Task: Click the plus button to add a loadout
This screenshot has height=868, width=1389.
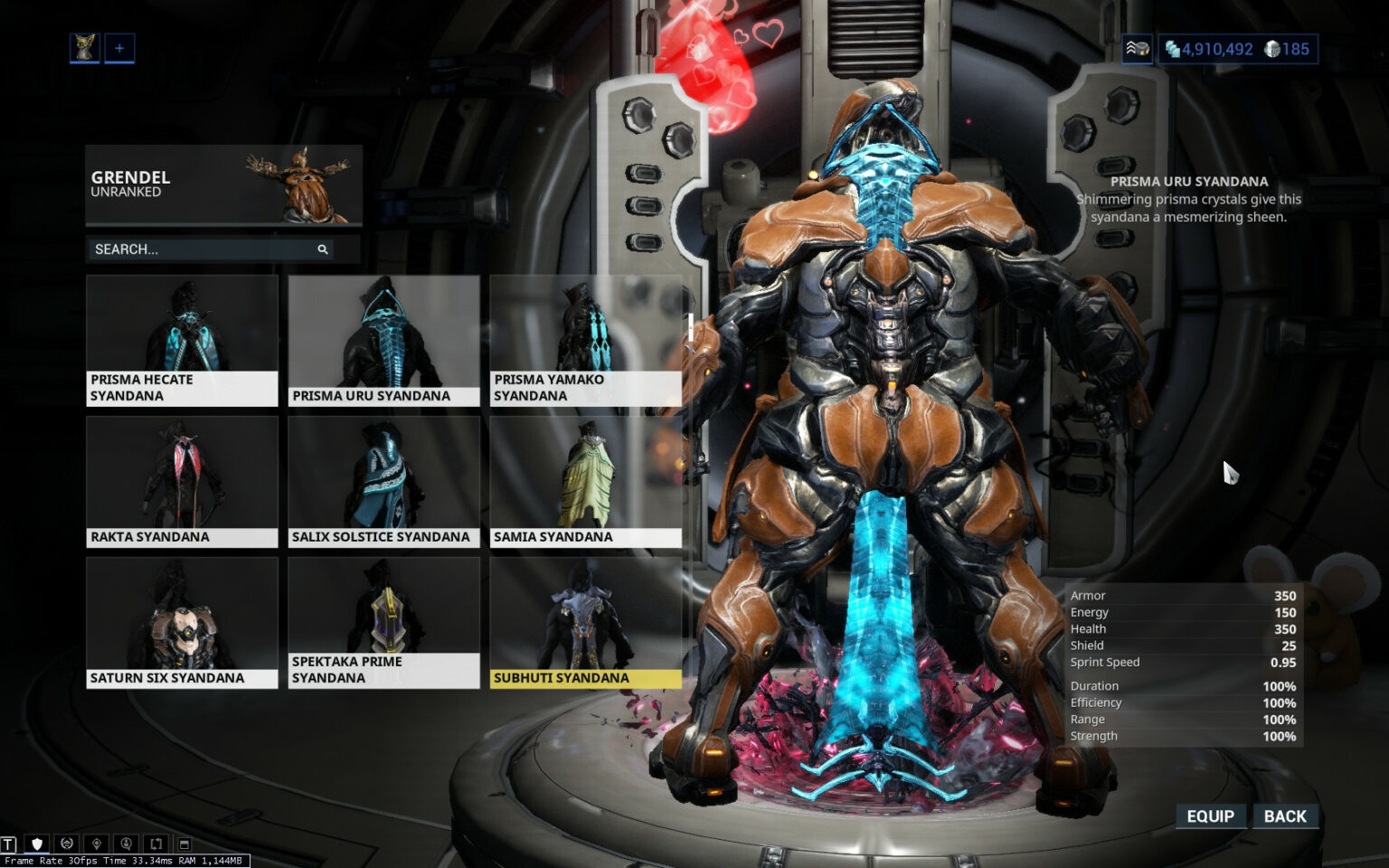Action: click(x=118, y=48)
